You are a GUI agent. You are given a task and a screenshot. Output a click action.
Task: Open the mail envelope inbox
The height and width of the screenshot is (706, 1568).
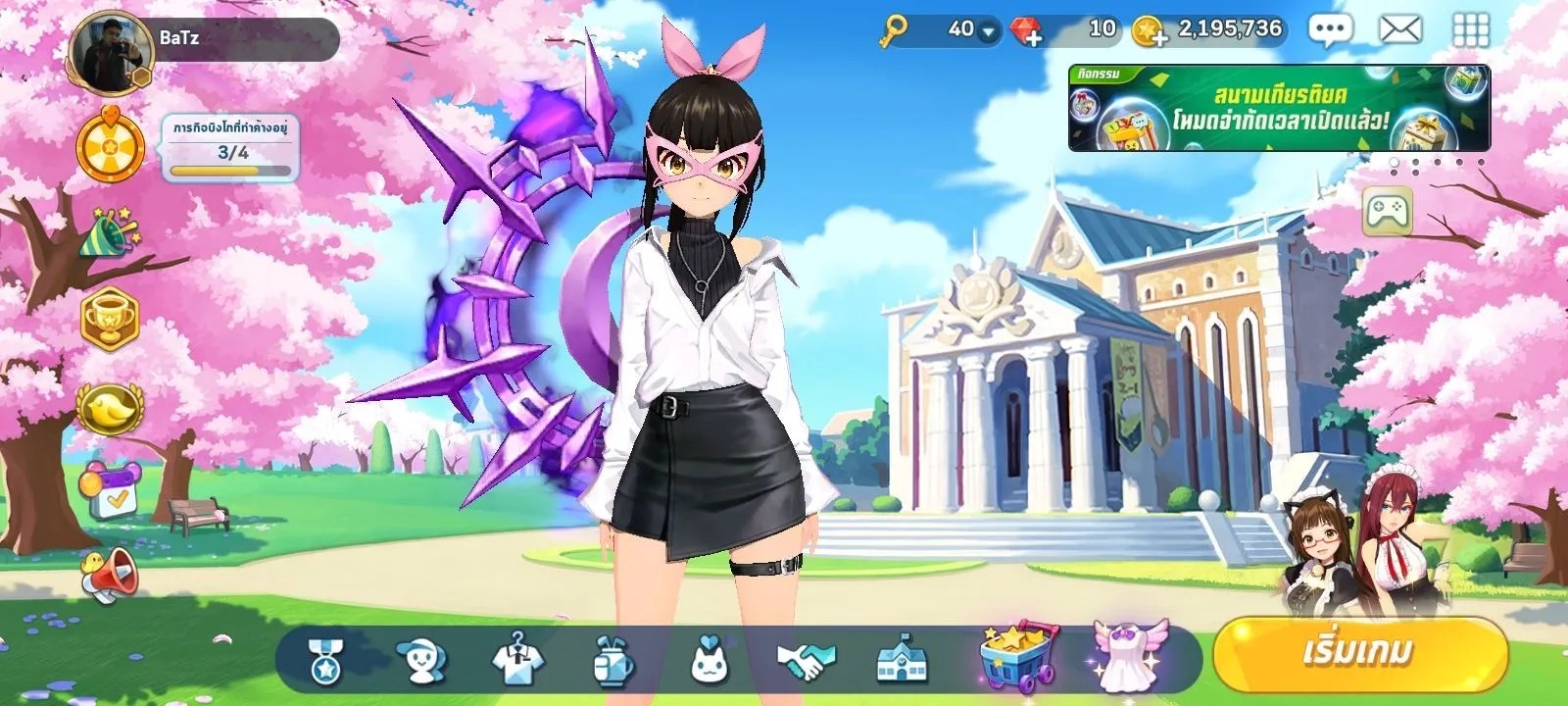click(1400, 30)
